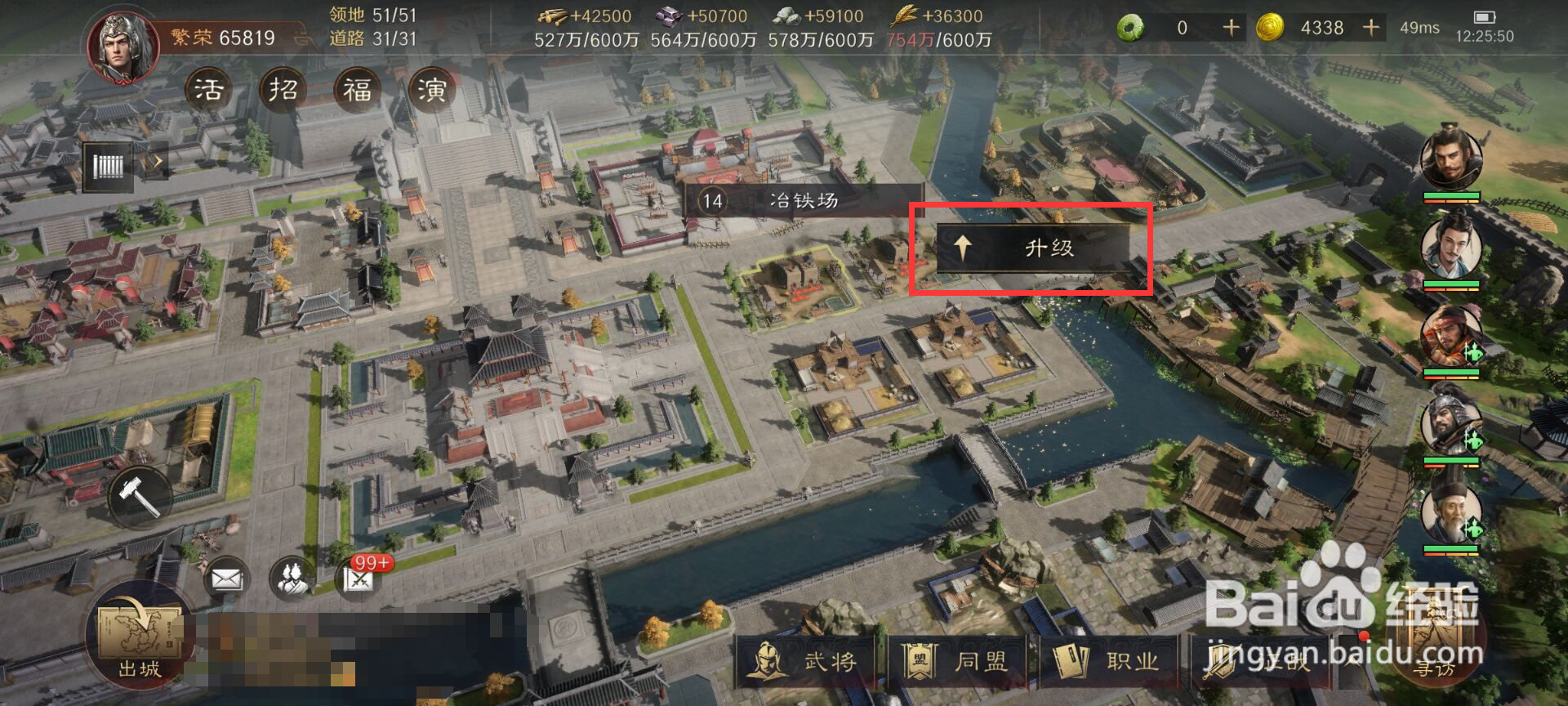Open the 武将 generals menu

pos(806,661)
